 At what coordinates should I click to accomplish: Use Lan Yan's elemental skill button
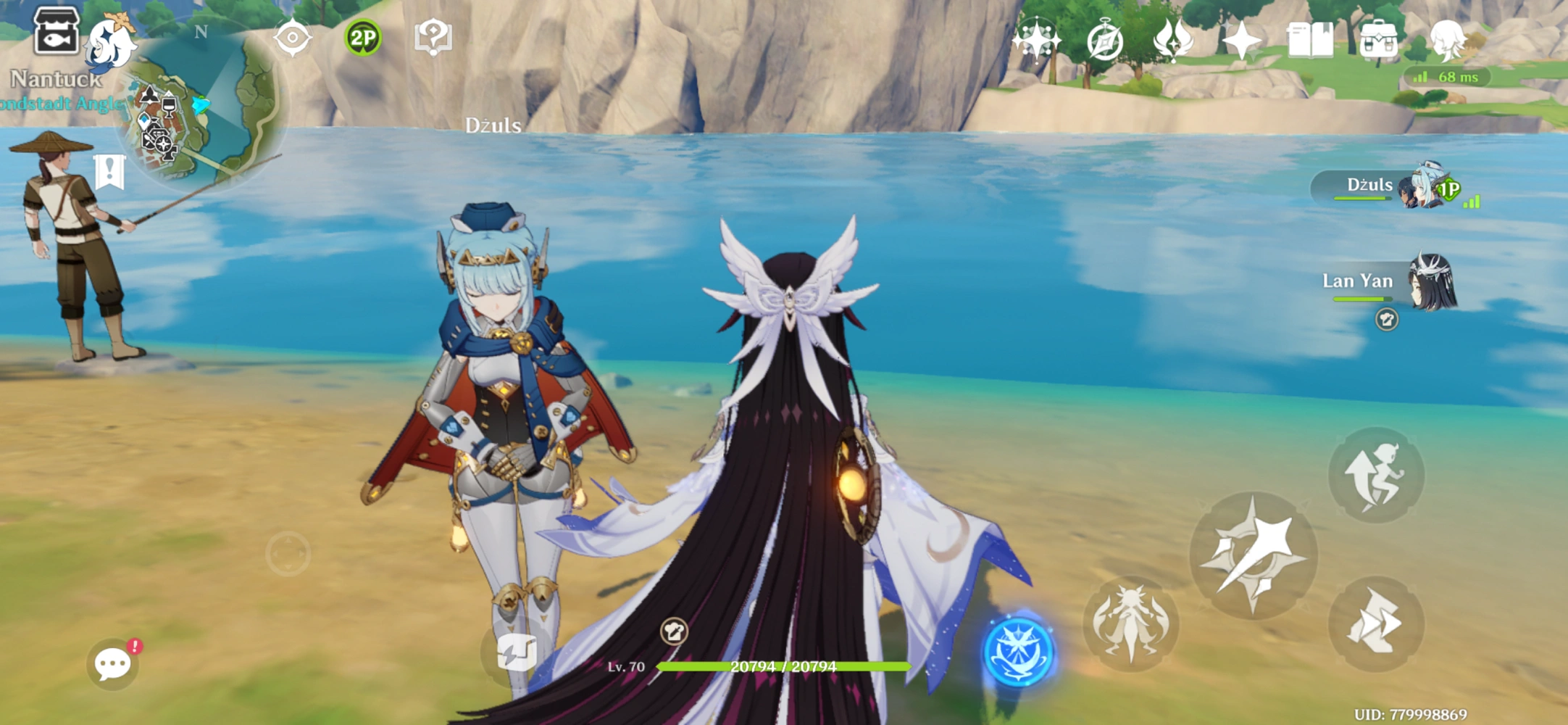pyautogui.click(x=1130, y=623)
